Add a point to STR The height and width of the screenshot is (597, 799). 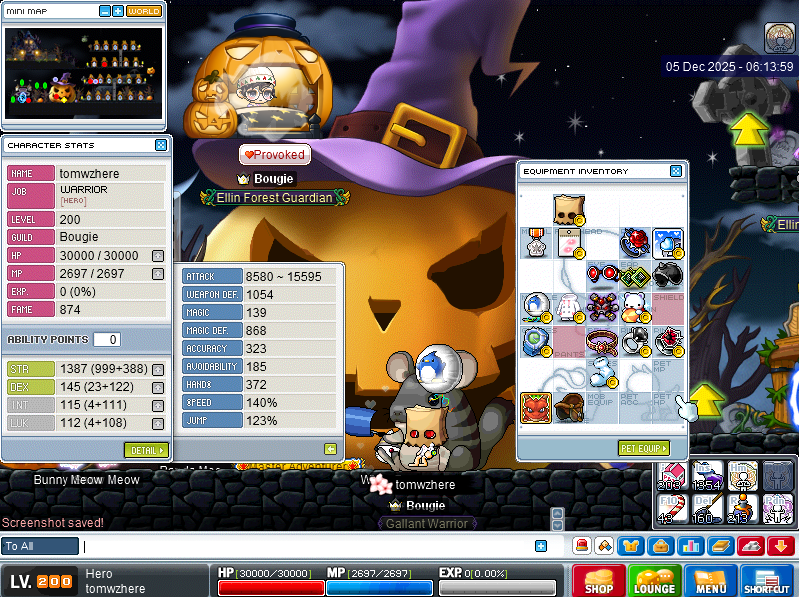158,369
